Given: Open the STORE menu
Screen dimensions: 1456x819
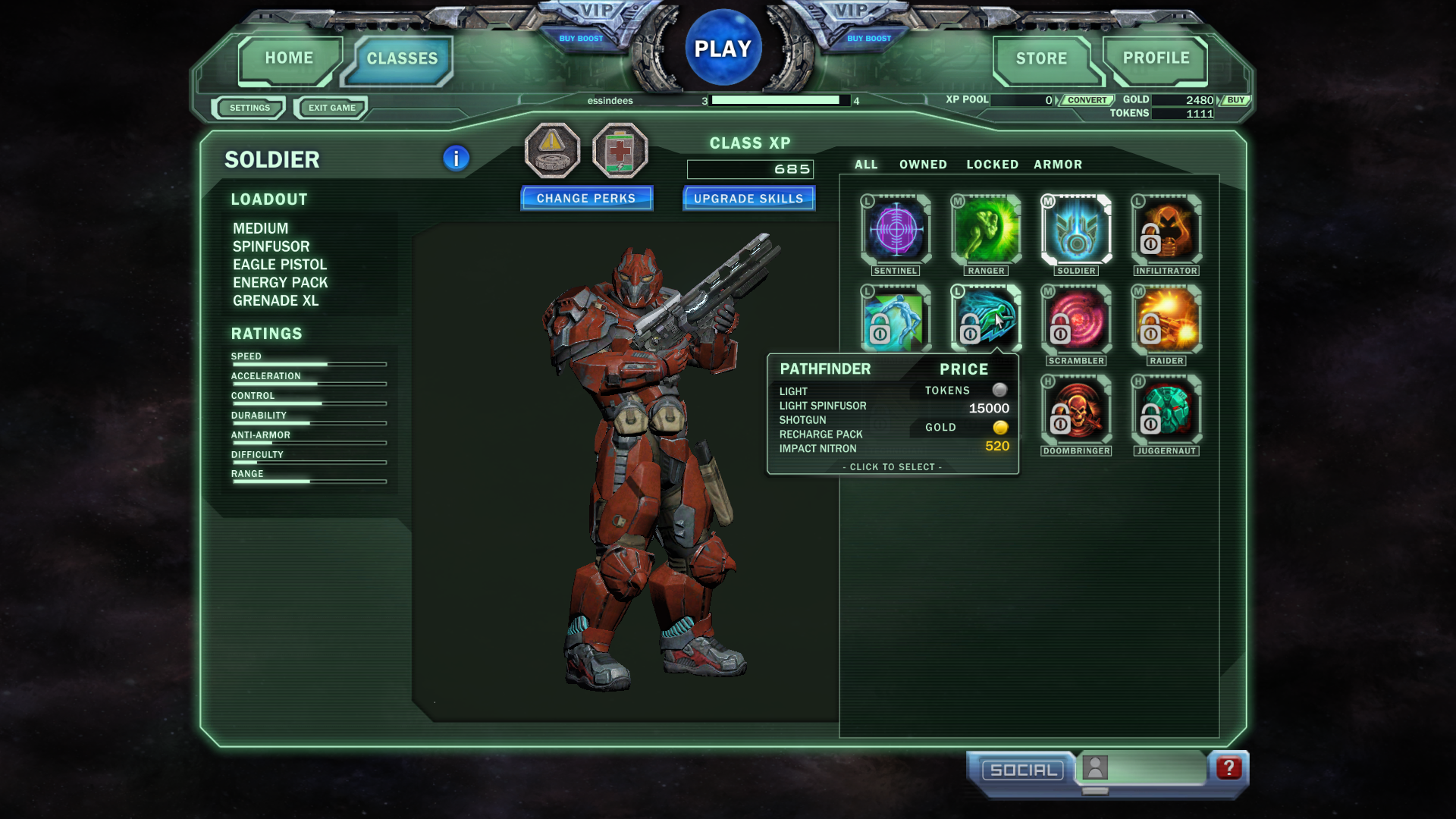Looking at the screenshot, I should (x=1041, y=59).
